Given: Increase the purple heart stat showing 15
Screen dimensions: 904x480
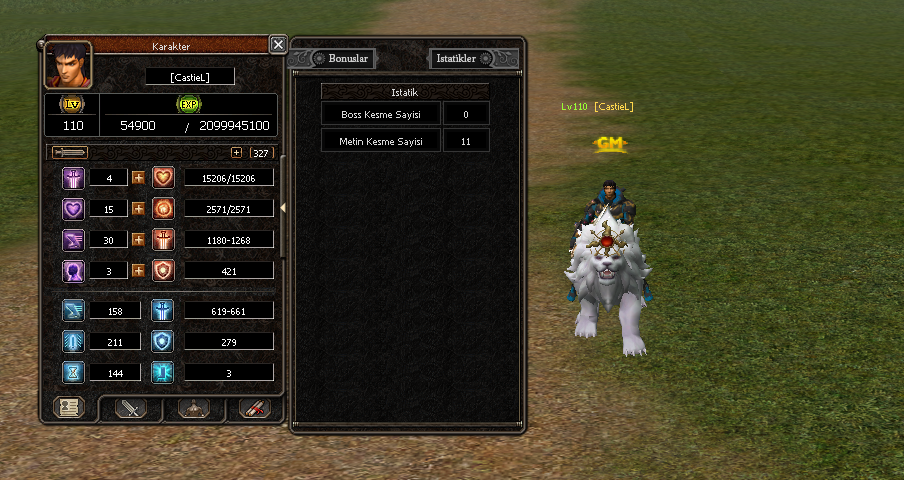Looking at the screenshot, I should point(138,209).
